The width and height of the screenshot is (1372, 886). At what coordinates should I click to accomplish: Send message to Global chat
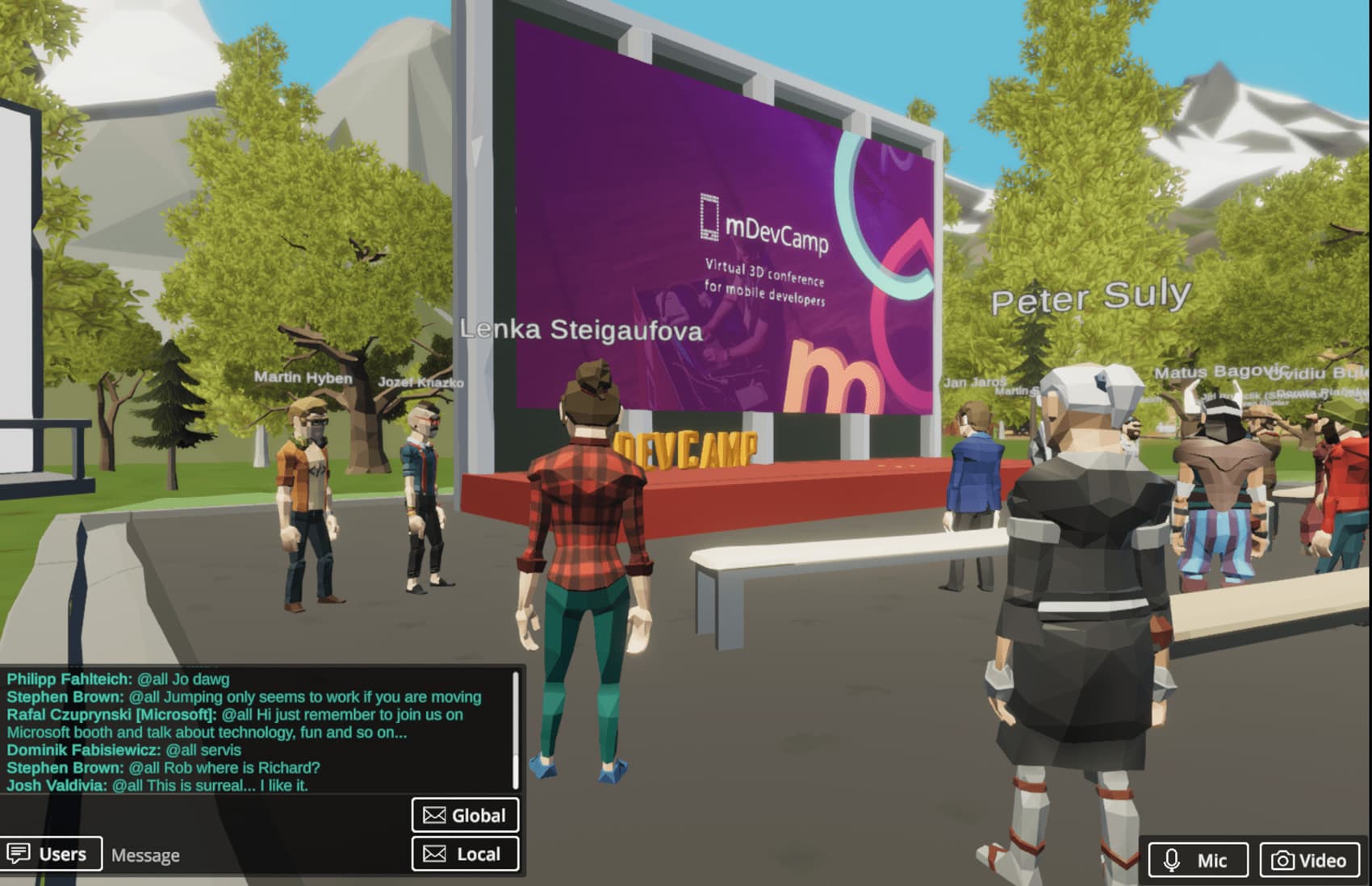pyautogui.click(x=465, y=815)
